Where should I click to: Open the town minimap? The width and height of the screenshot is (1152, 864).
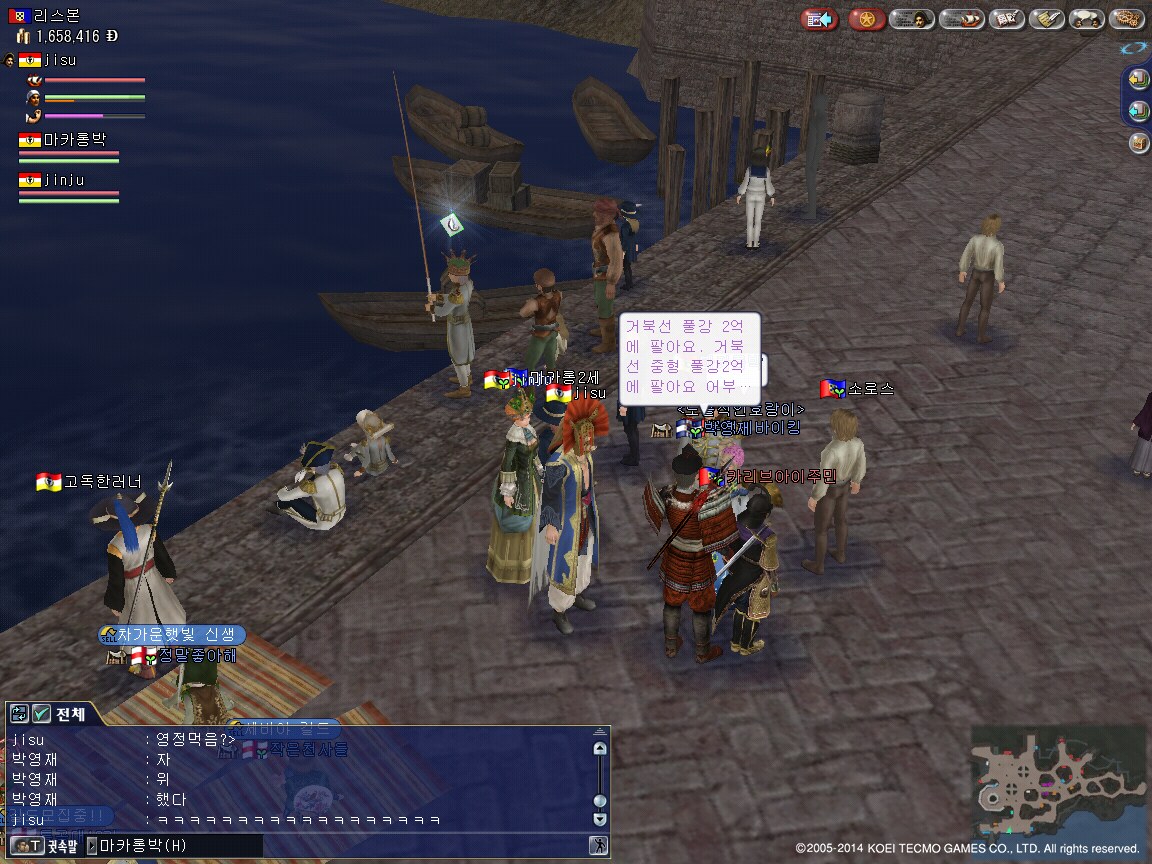[1058, 782]
